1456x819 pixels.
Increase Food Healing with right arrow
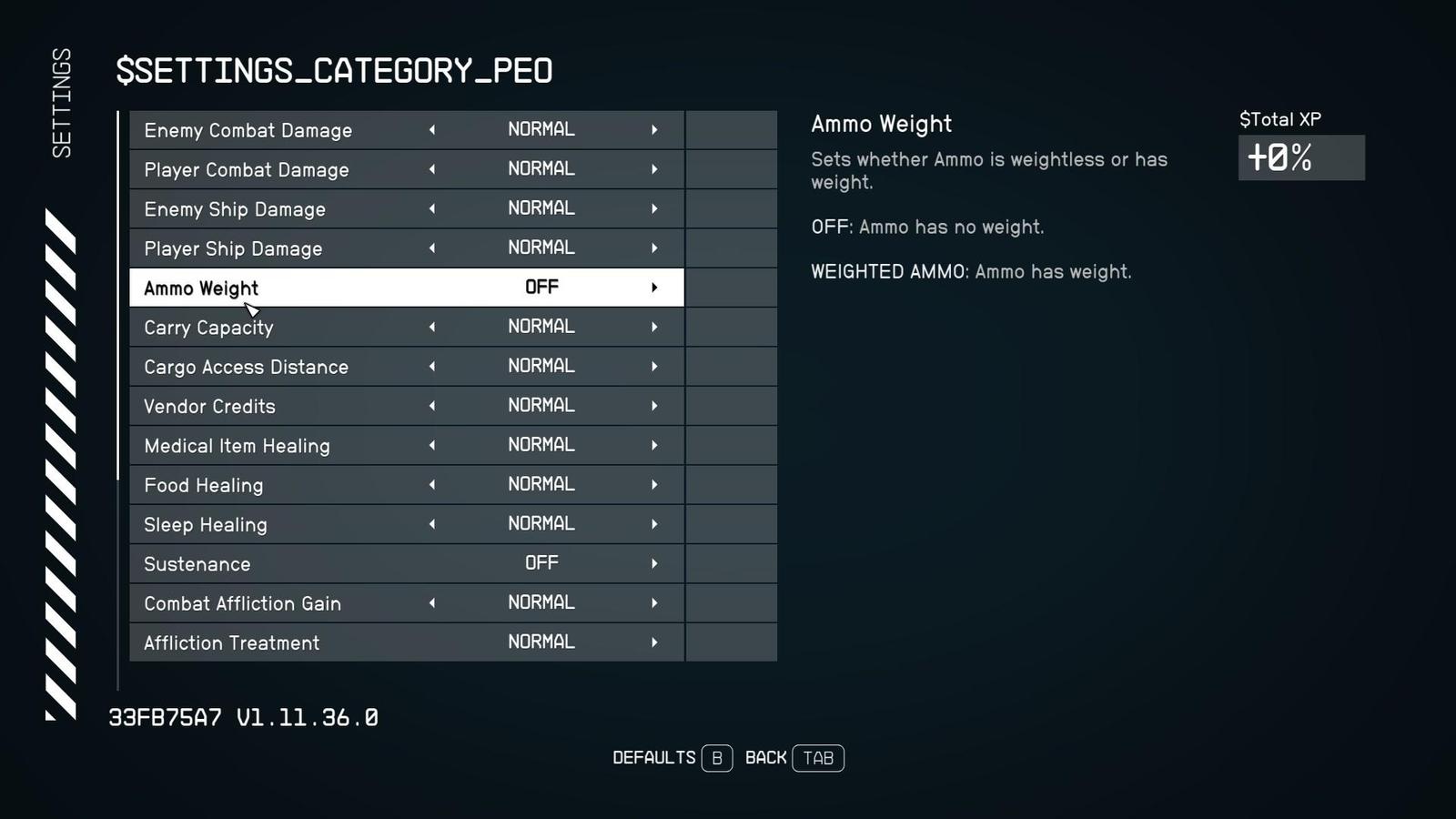click(654, 484)
